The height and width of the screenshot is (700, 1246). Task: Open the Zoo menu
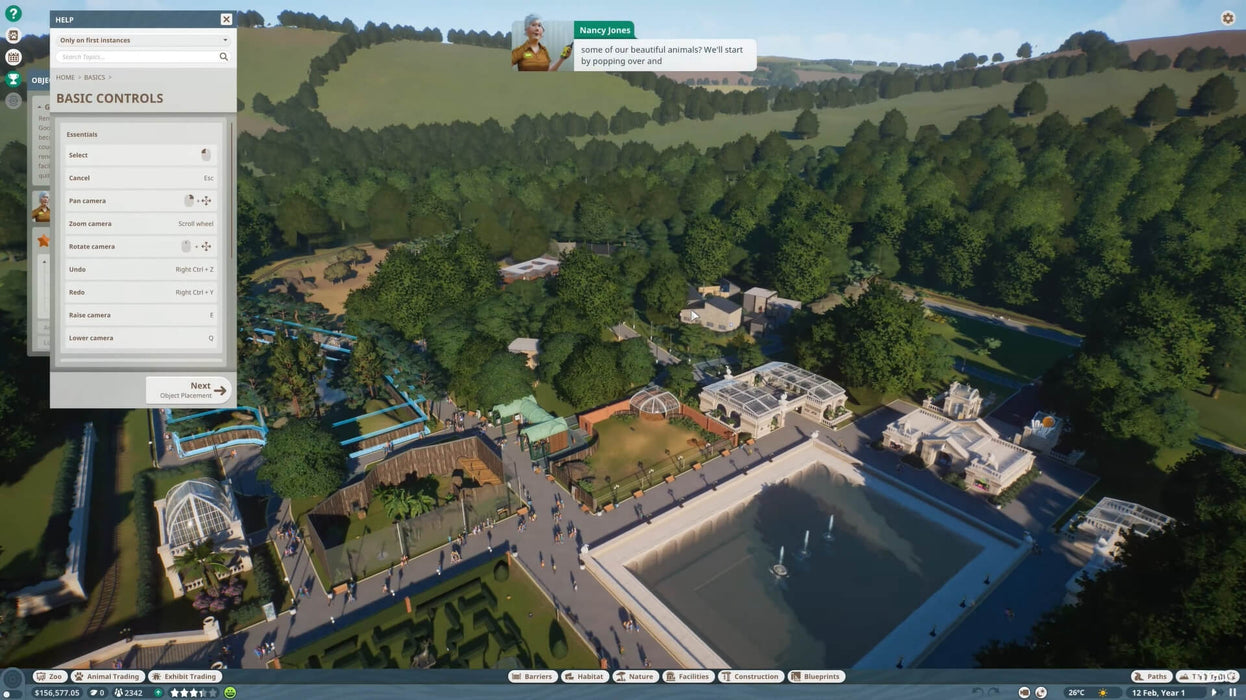click(x=49, y=677)
